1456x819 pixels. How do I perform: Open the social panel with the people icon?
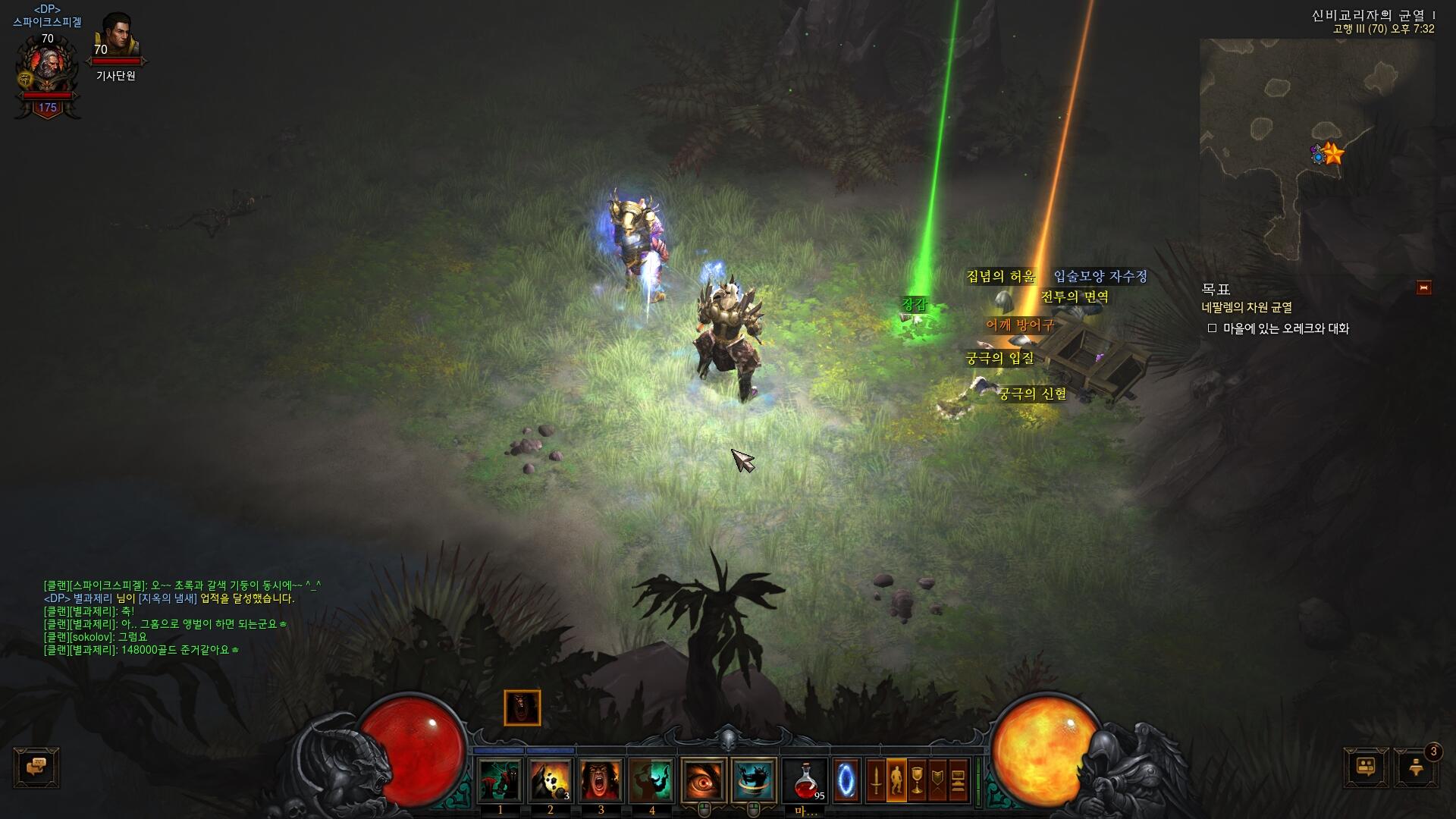coord(1366,767)
